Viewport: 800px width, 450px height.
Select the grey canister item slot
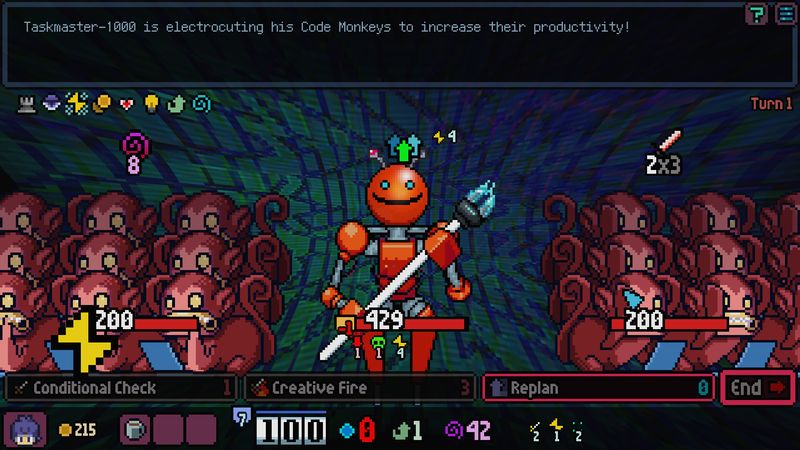coord(134,430)
